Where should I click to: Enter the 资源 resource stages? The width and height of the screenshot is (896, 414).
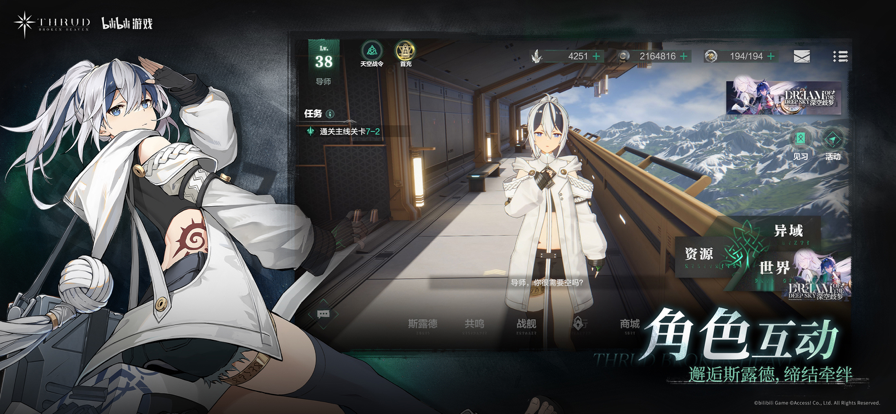coord(700,254)
